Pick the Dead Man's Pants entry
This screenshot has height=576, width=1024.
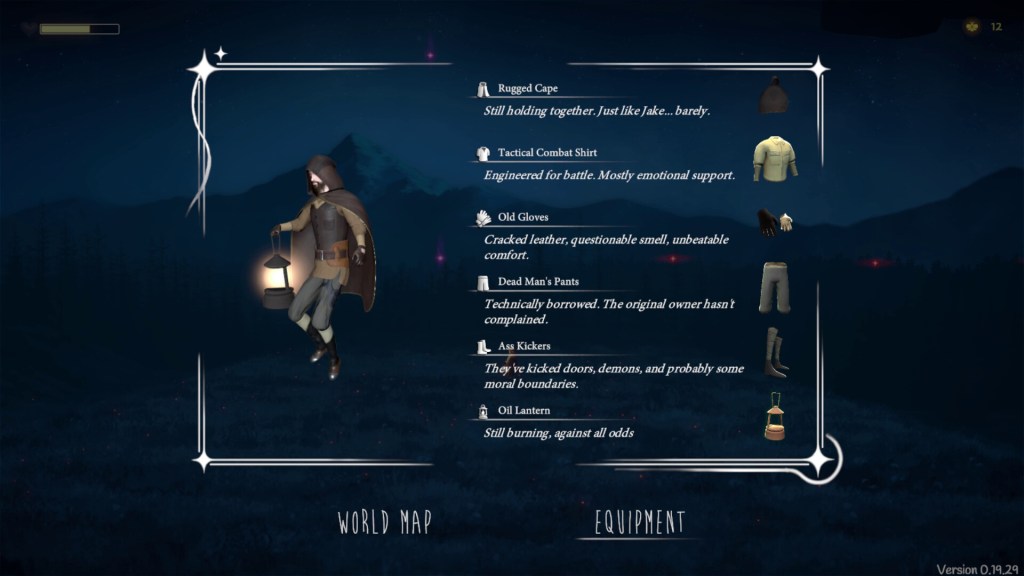point(538,282)
